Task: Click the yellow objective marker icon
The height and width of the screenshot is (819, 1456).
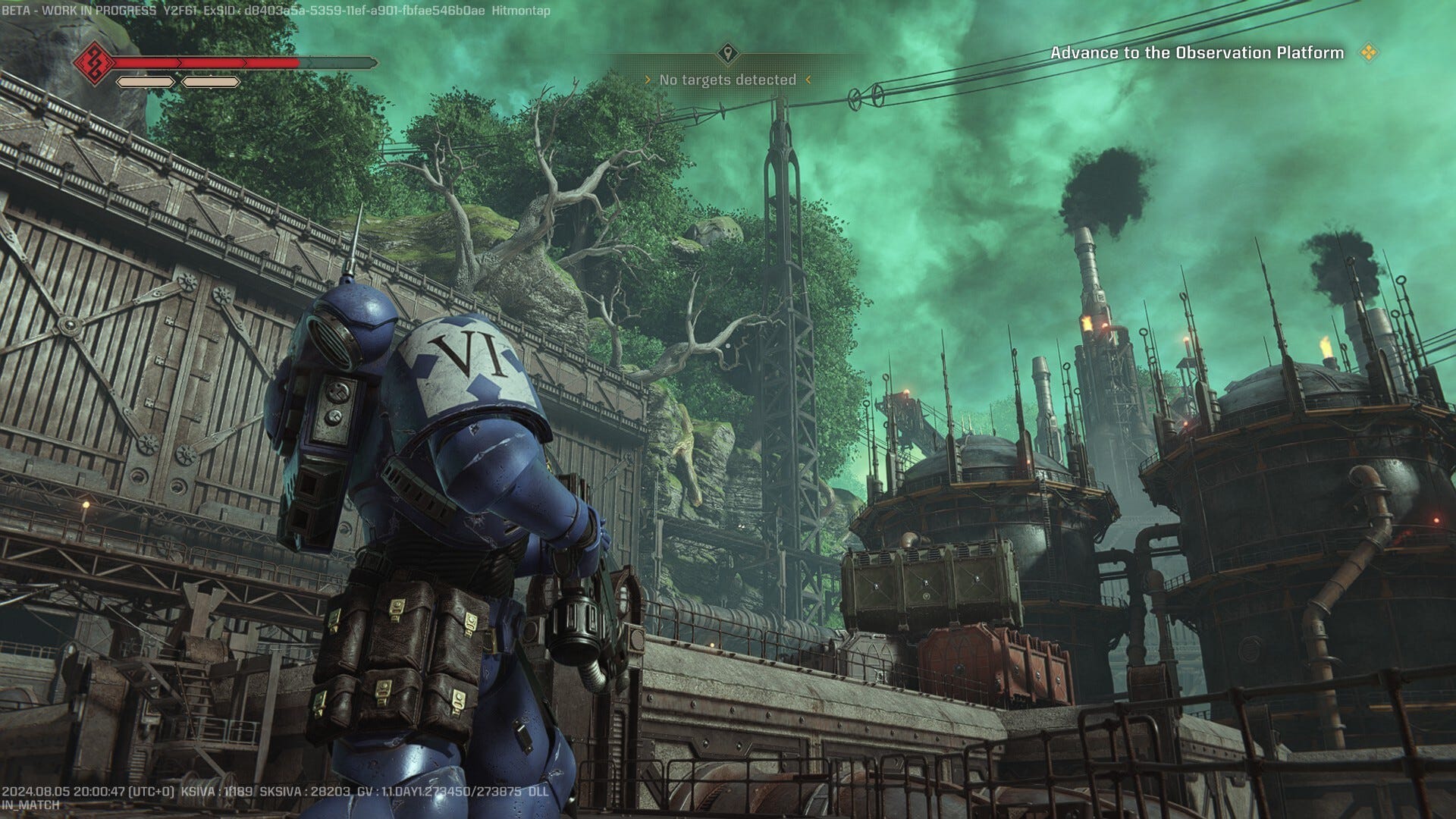Action: click(1369, 53)
